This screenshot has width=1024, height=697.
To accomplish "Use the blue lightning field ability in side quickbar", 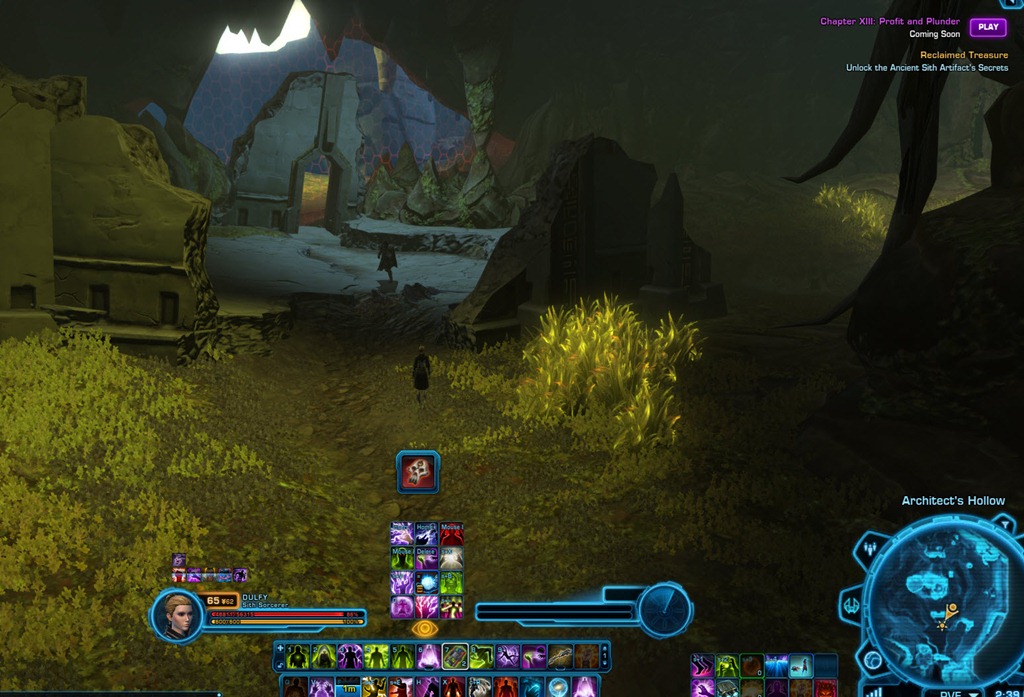I will click(776, 666).
